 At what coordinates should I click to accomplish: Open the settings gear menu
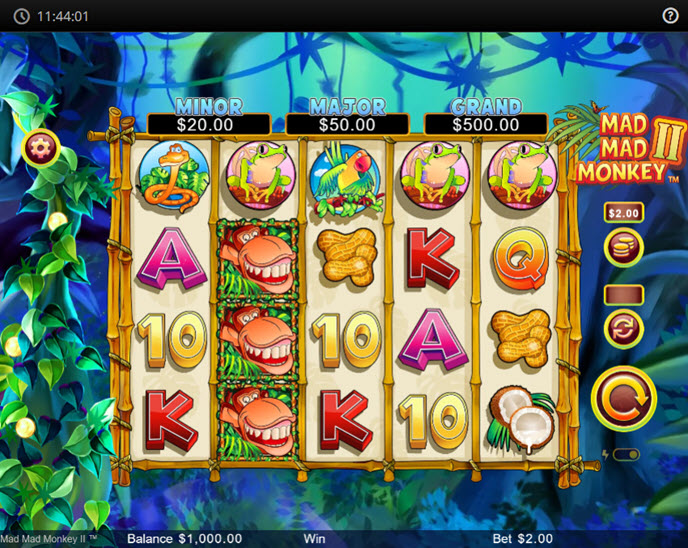tap(41, 149)
